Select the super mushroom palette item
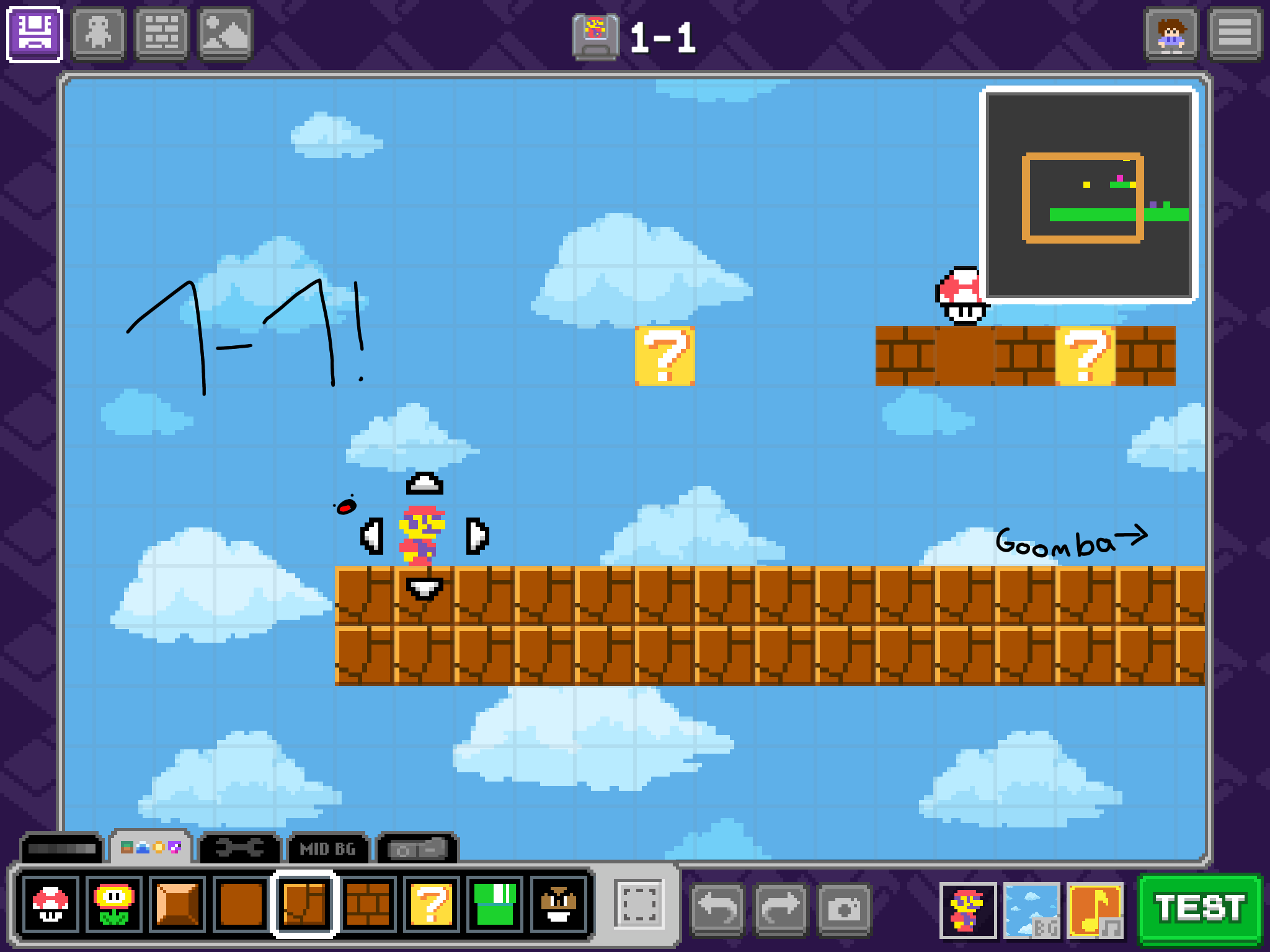Image resolution: width=1270 pixels, height=952 pixels. (51, 905)
